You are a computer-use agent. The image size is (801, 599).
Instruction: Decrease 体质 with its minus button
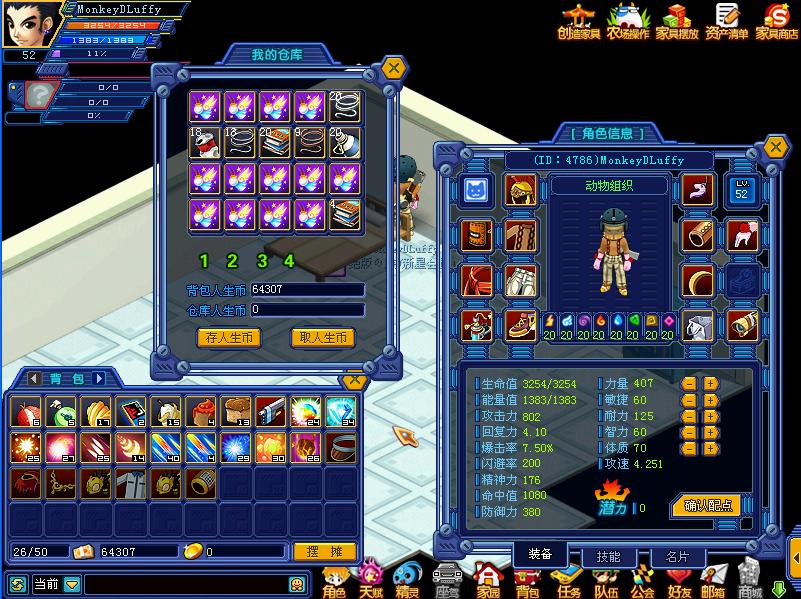click(689, 448)
